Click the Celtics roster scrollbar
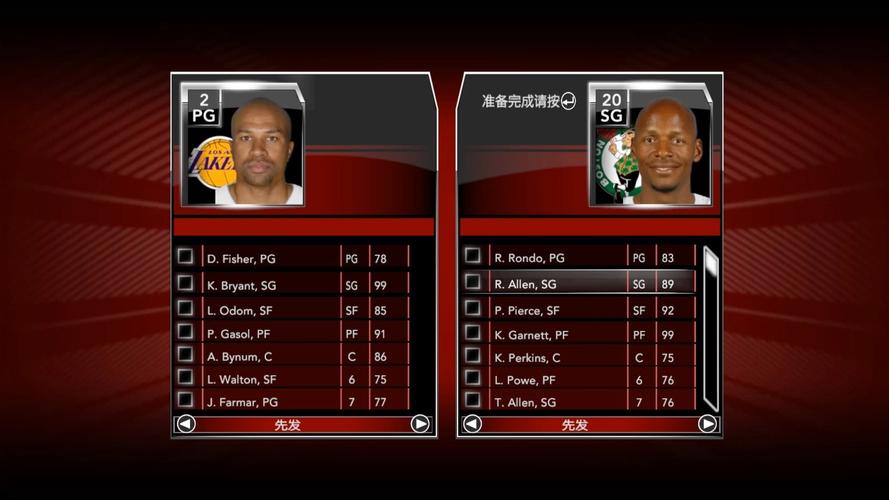This screenshot has width=889, height=500. coord(710,328)
